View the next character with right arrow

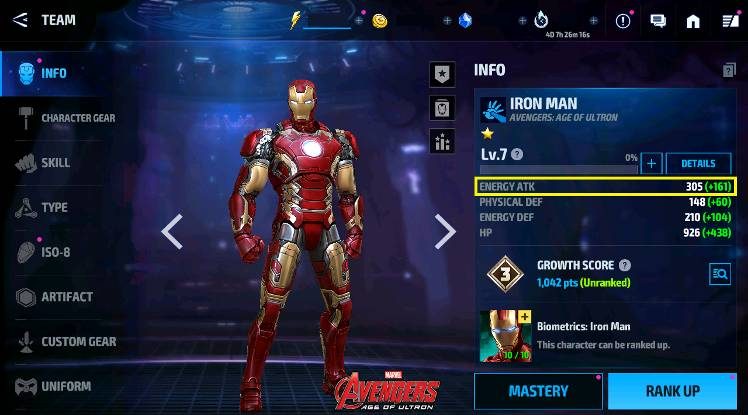[445, 231]
